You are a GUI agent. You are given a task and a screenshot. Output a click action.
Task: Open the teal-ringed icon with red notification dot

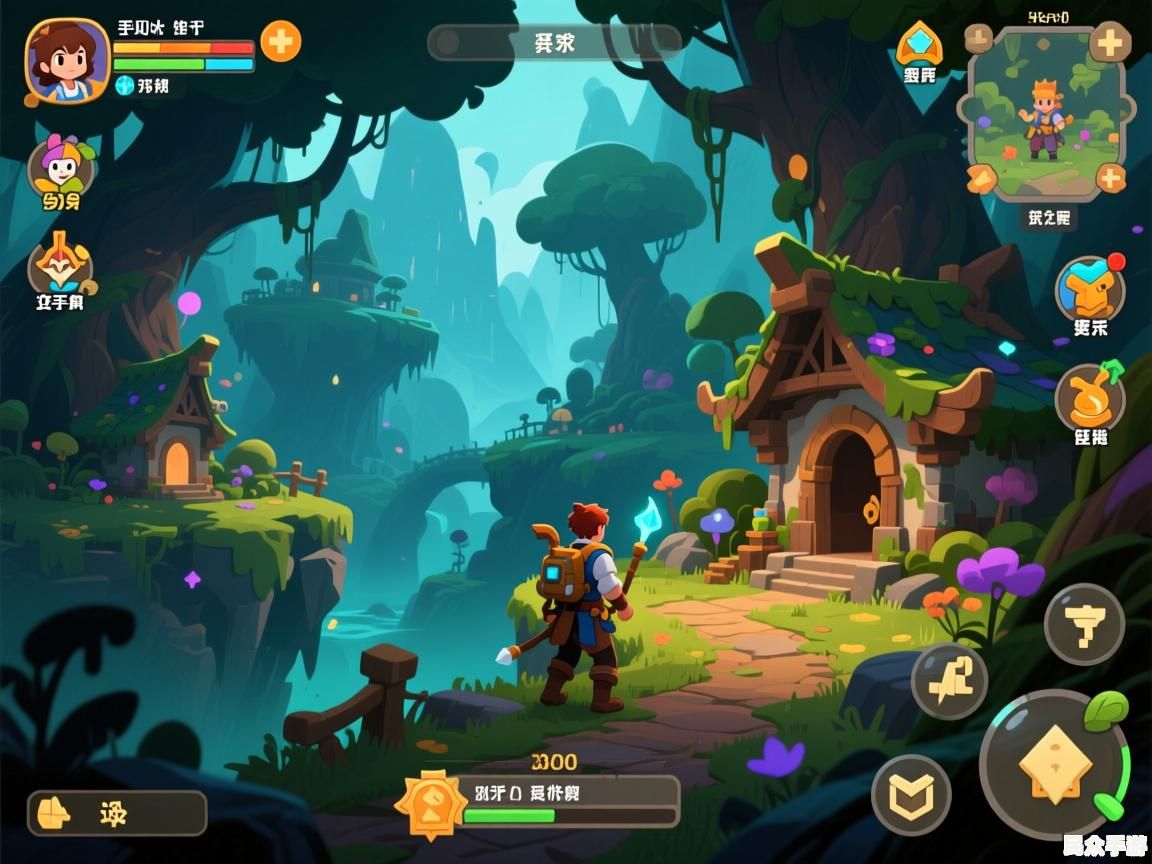tap(1089, 289)
